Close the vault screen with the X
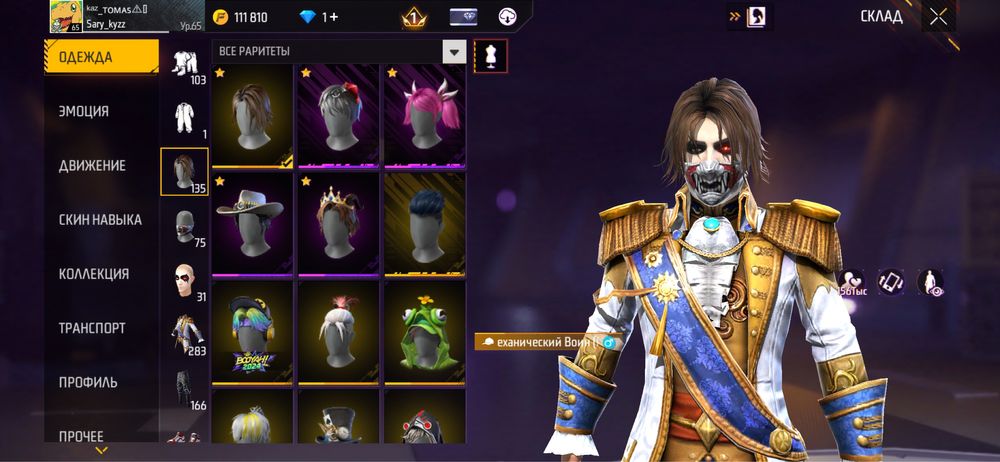Image resolution: width=1000 pixels, height=462 pixels. [x=937, y=16]
